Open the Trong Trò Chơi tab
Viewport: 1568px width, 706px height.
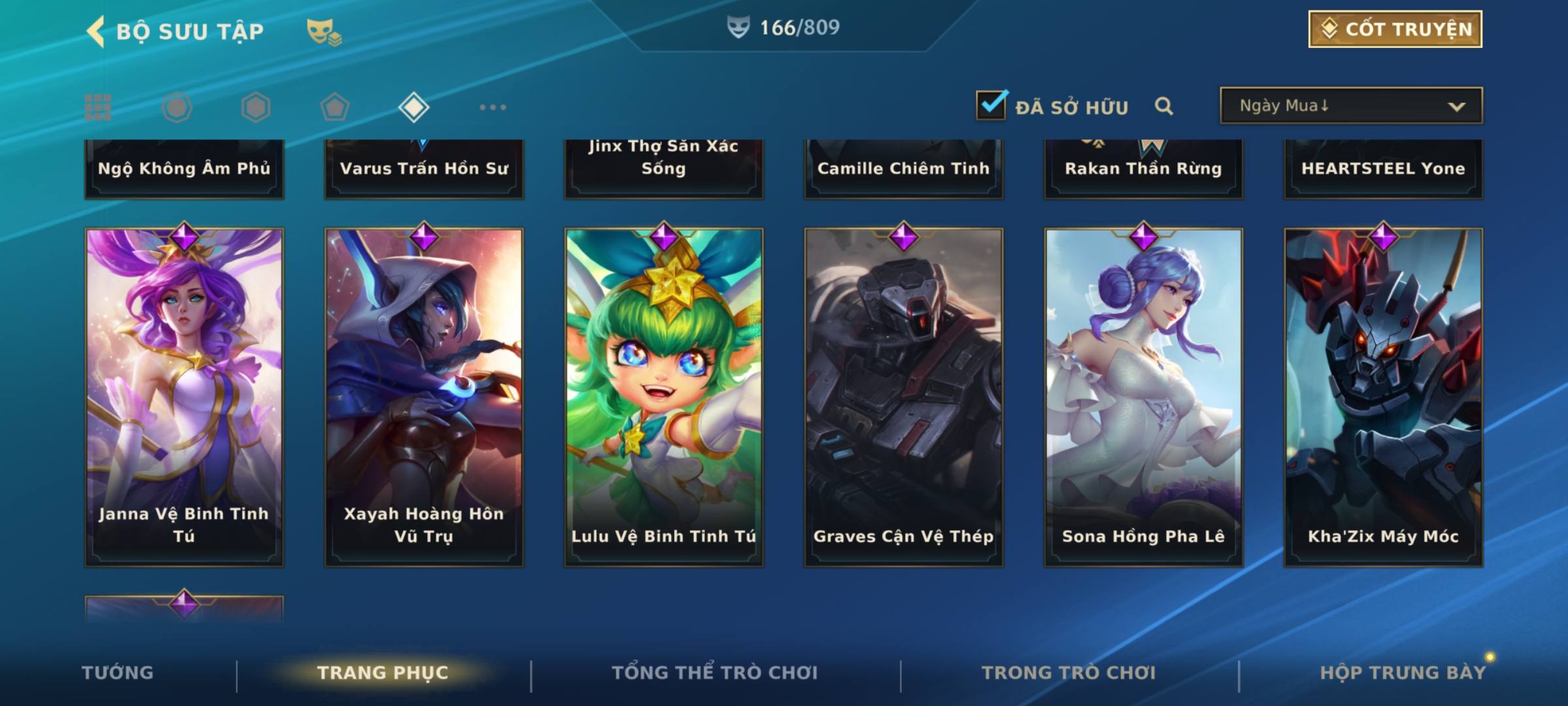pyautogui.click(x=1069, y=673)
